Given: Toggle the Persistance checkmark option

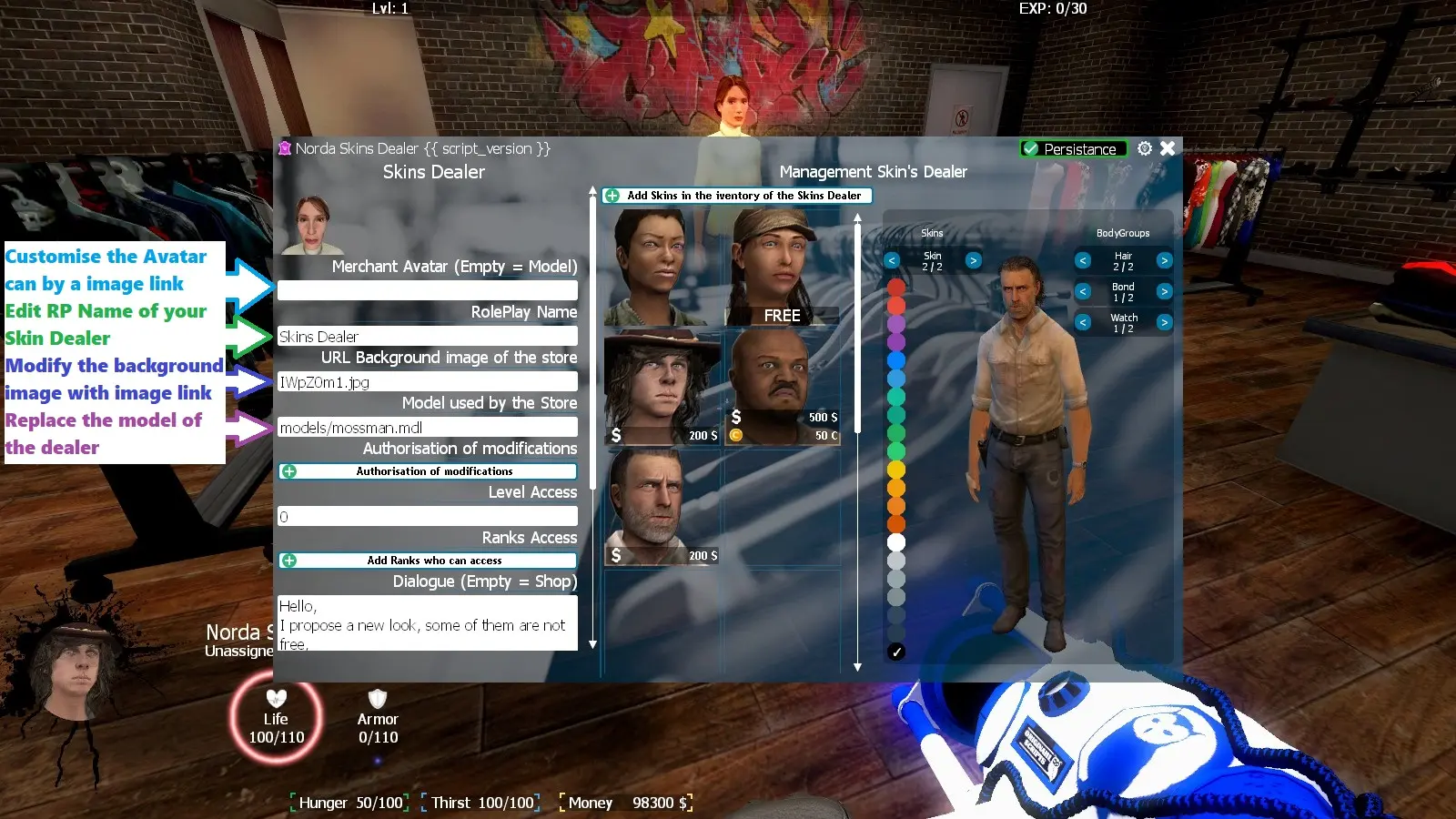Looking at the screenshot, I should [1031, 148].
